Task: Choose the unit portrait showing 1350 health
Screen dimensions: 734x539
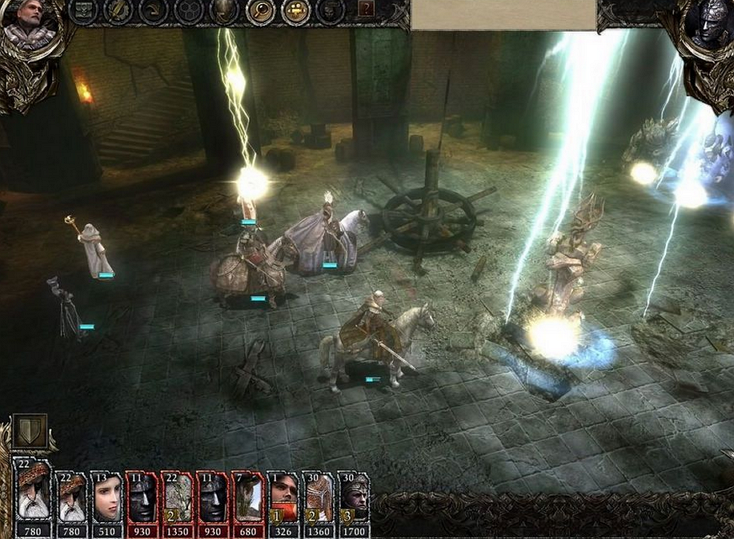Action: pos(177,496)
